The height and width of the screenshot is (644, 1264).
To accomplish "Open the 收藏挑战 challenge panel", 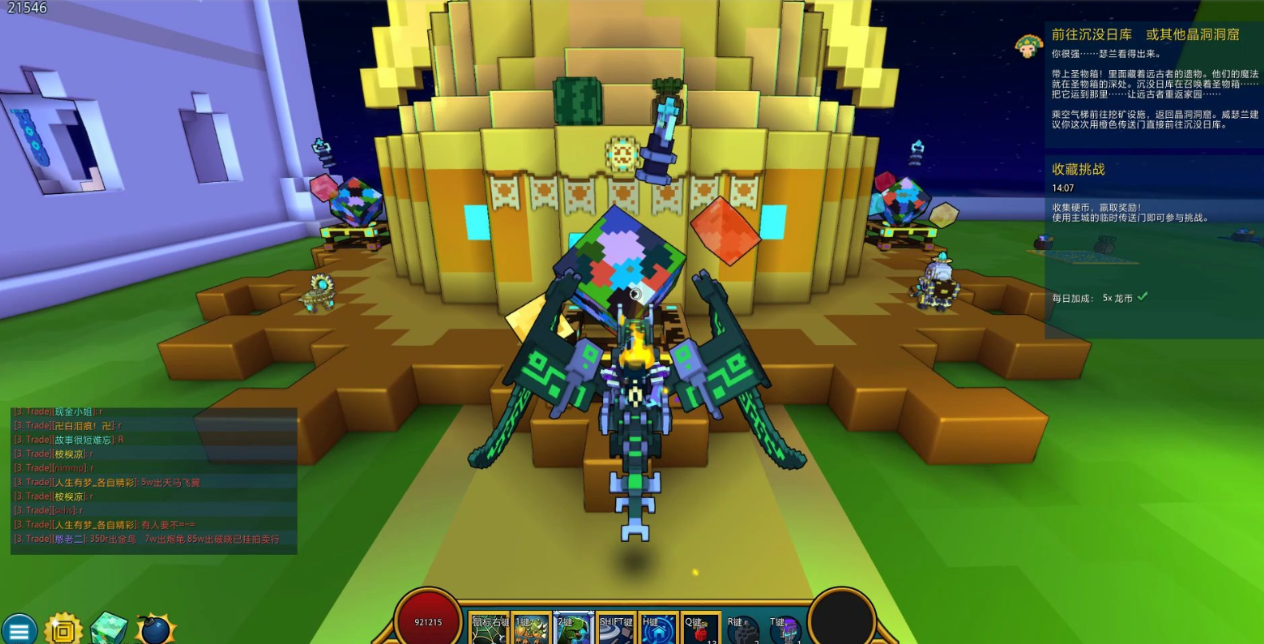I will [x=1078, y=169].
